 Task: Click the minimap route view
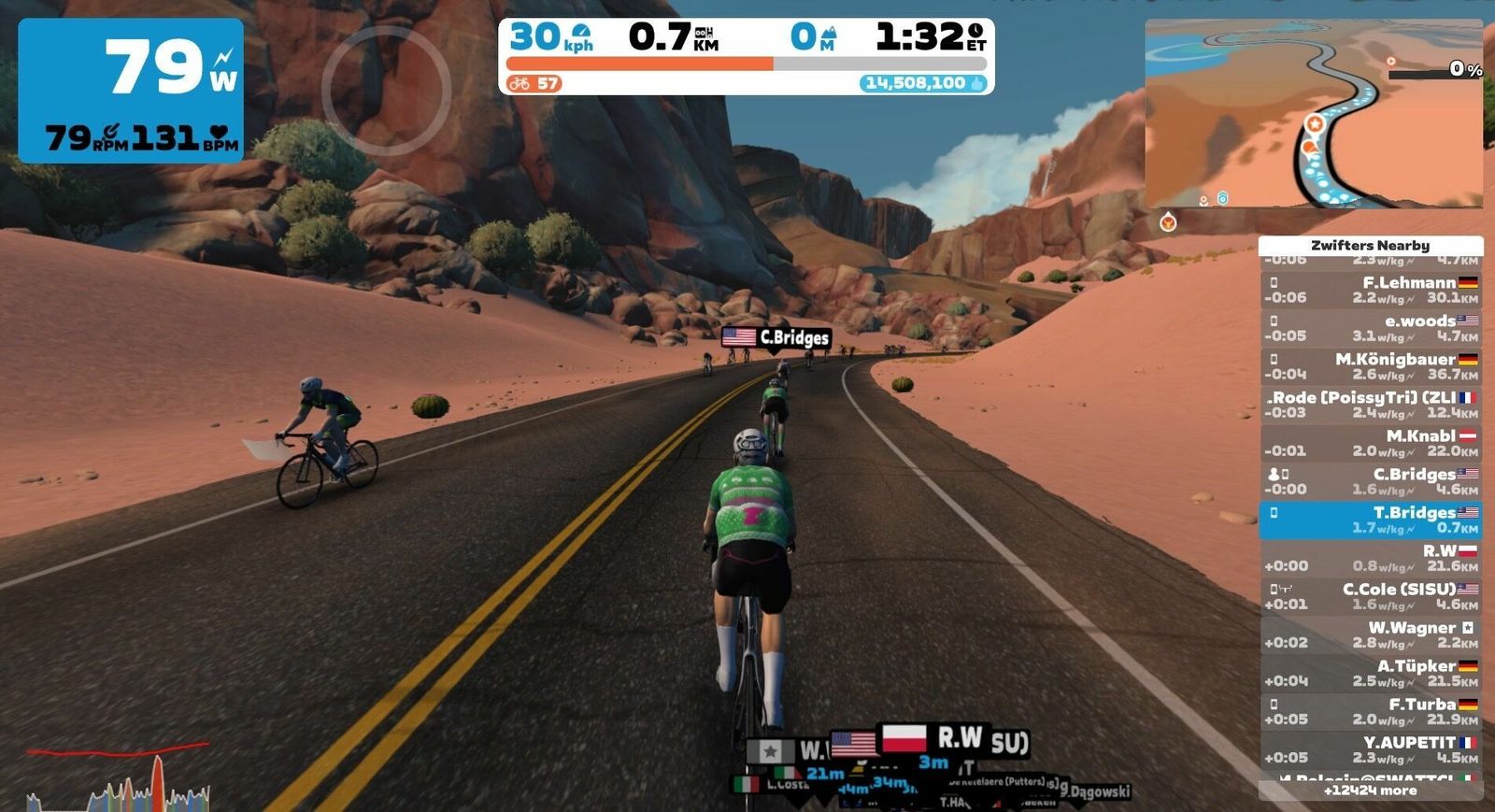(x=1314, y=113)
